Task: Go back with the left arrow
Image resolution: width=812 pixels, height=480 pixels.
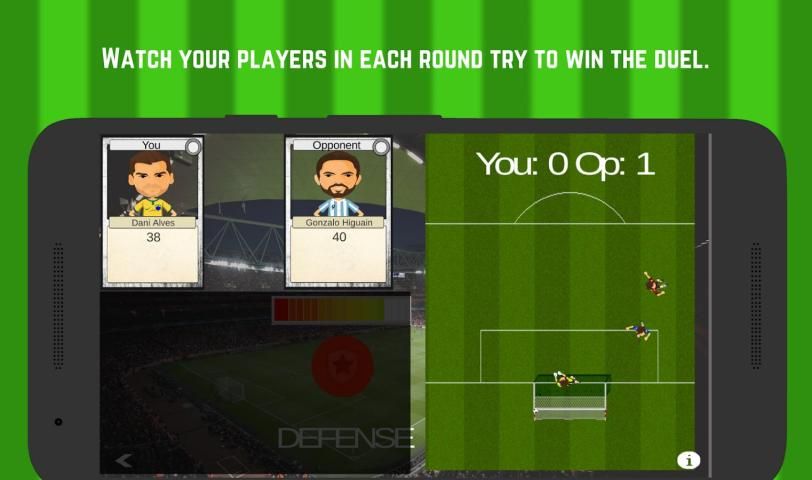Action: (124, 460)
